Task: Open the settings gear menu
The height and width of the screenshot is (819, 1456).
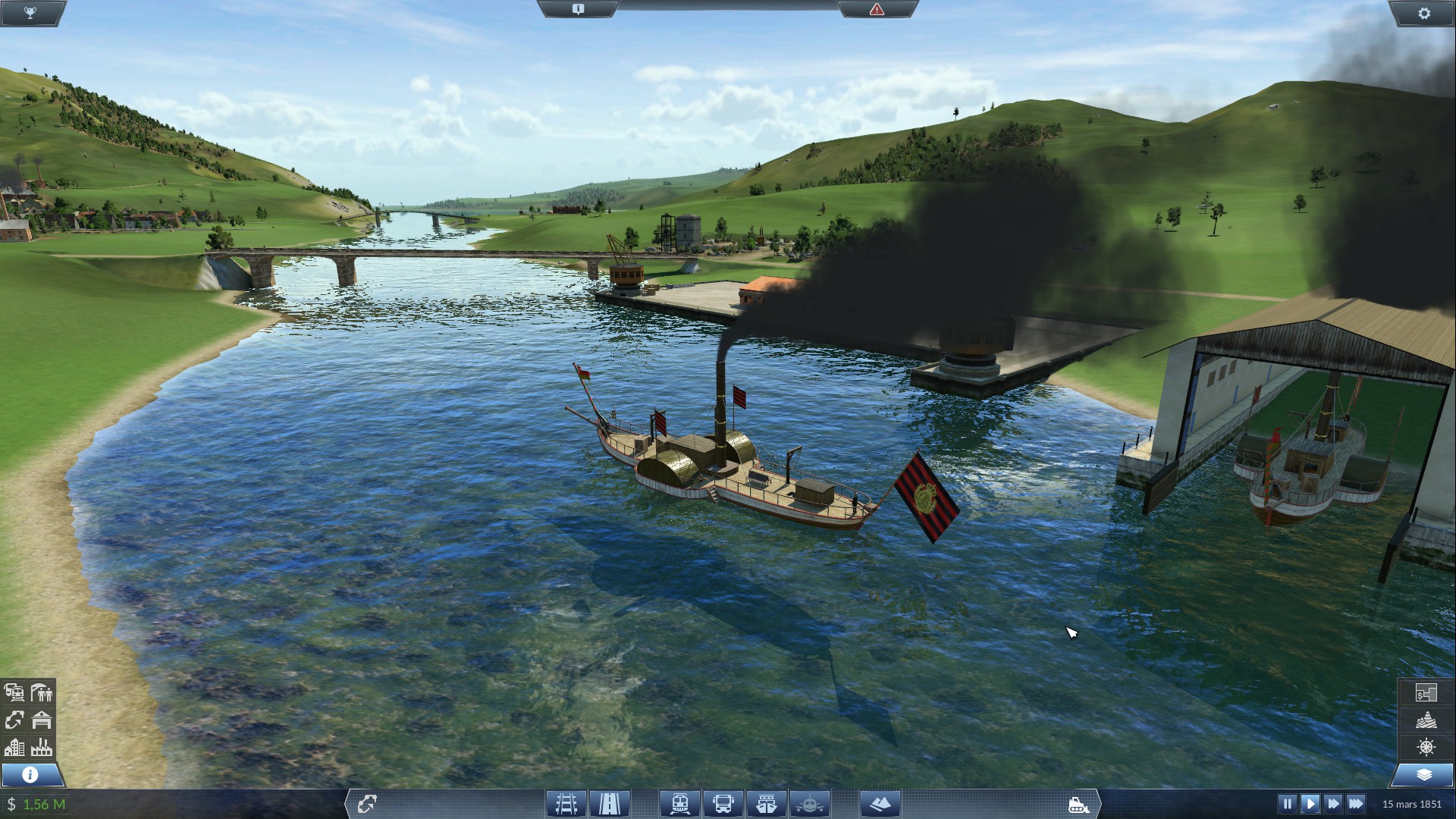Action: coord(1423,13)
